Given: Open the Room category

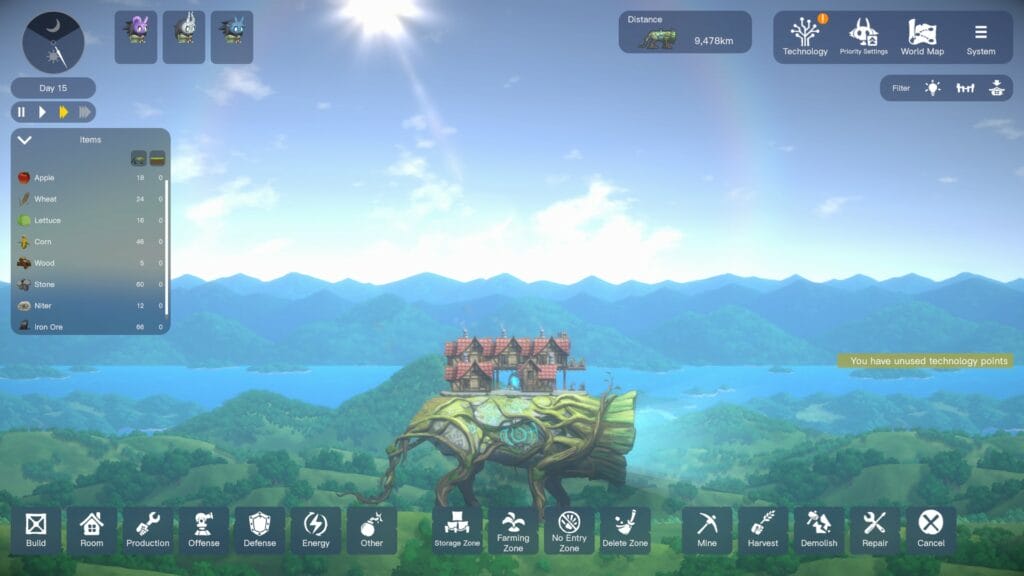Looking at the screenshot, I should pos(92,530).
